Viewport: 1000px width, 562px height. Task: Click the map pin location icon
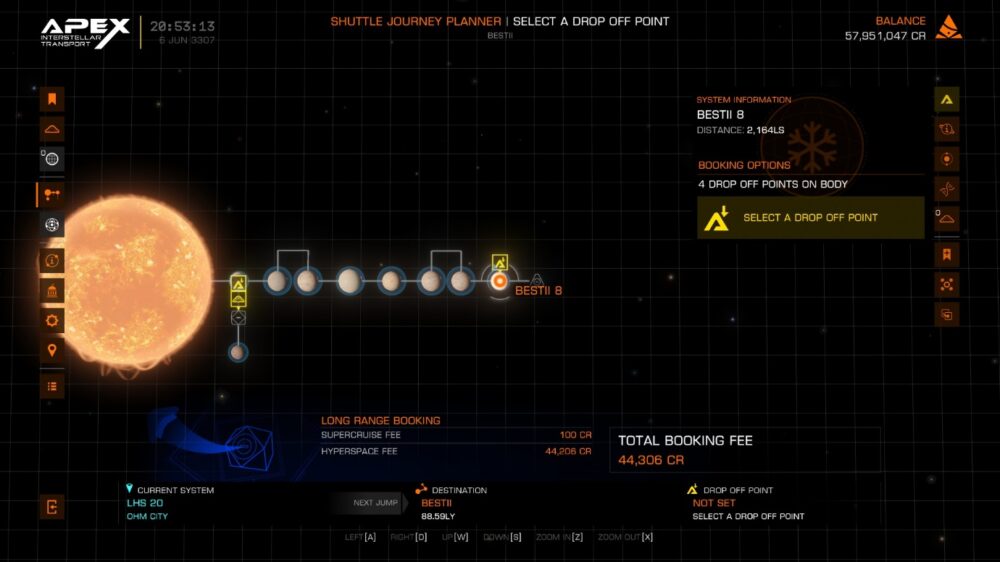tap(52, 350)
